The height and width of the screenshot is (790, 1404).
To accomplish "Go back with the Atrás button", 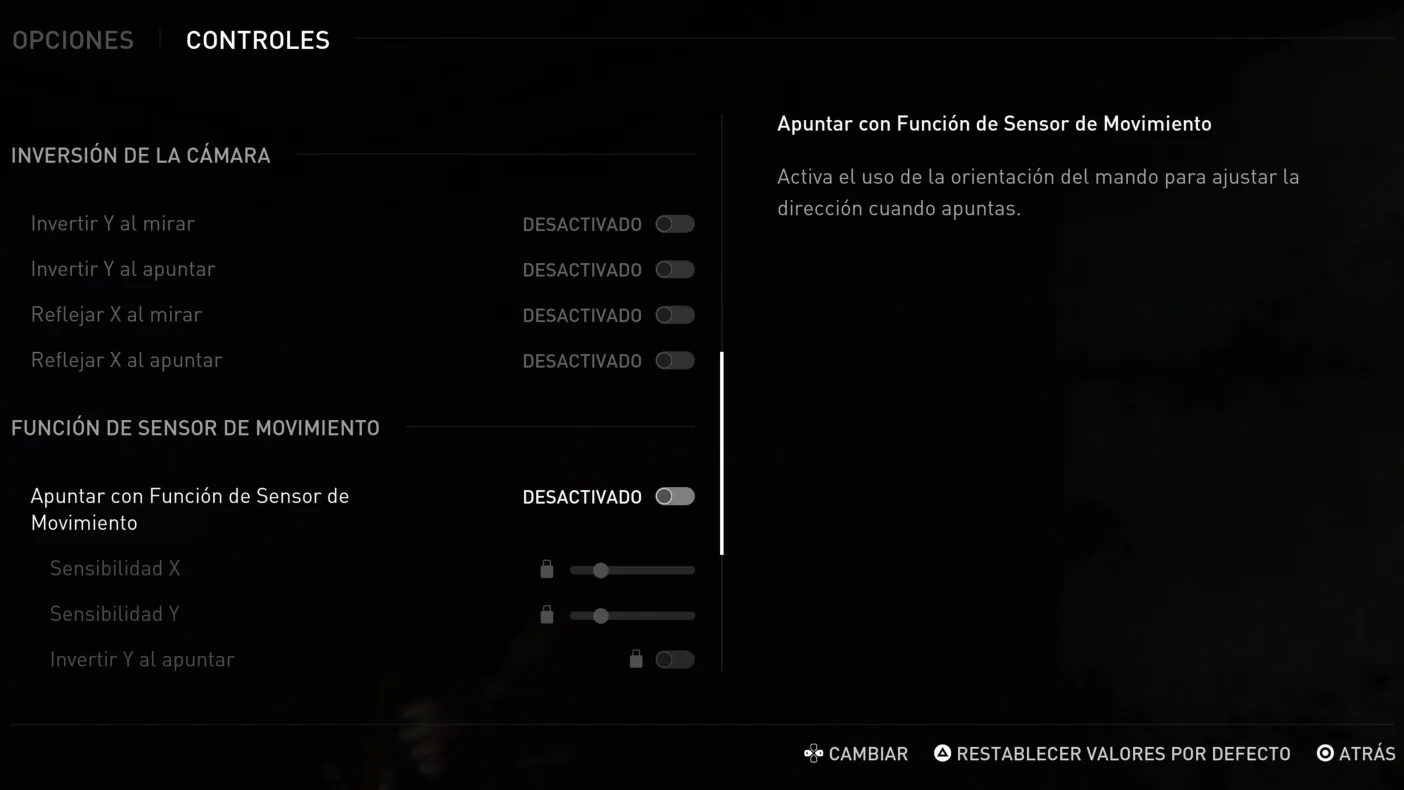I will coord(1356,754).
